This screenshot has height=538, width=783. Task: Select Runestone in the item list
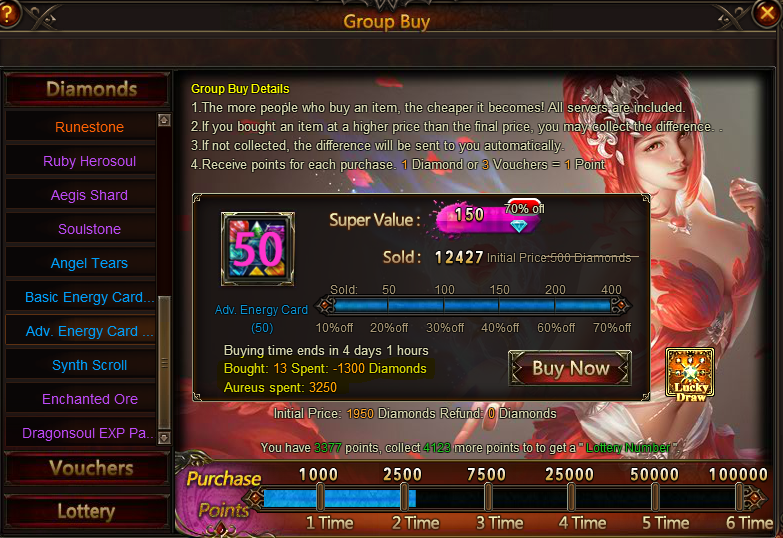coord(89,127)
